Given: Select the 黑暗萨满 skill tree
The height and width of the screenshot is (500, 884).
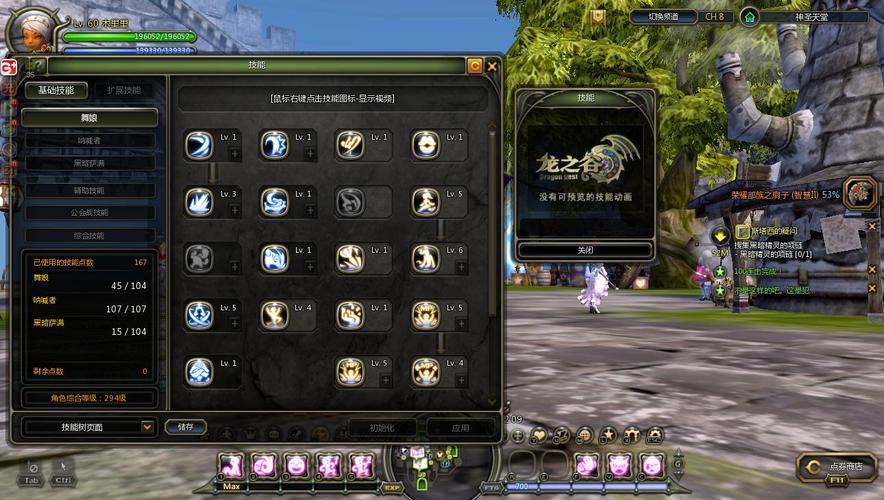Looking at the screenshot, I should (x=90, y=163).
